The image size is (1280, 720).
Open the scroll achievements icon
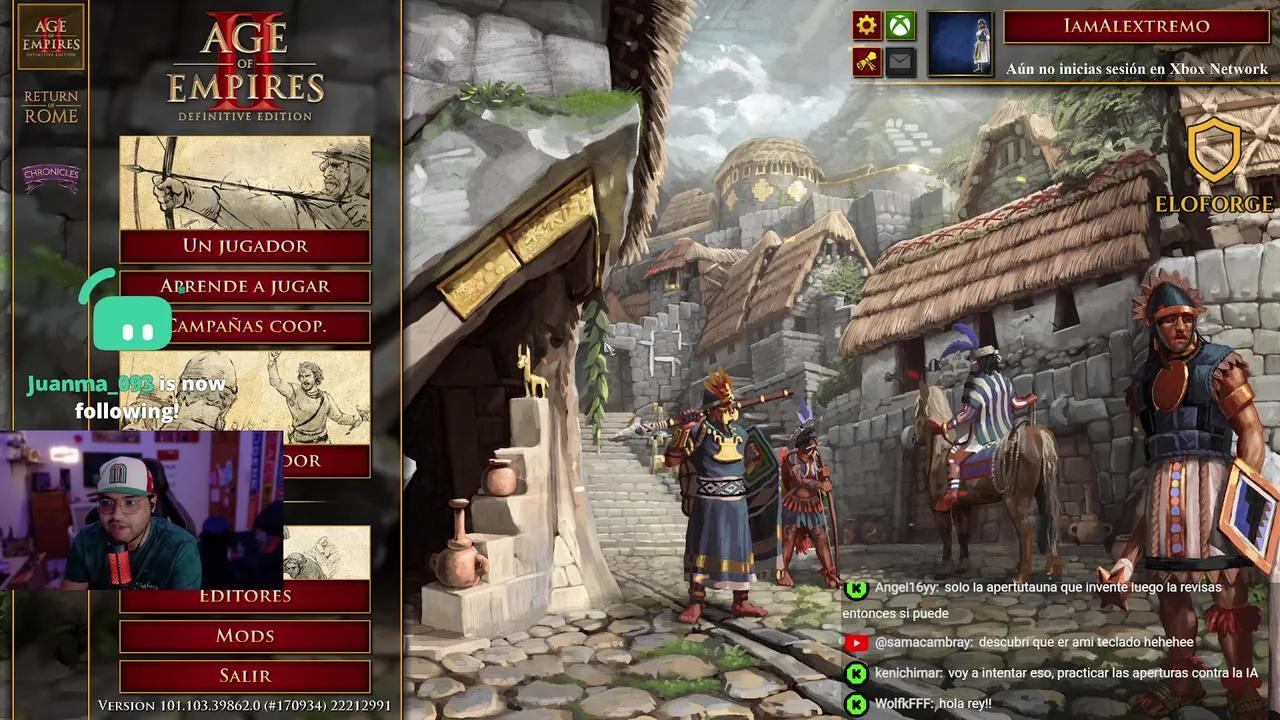coord(867,62)
